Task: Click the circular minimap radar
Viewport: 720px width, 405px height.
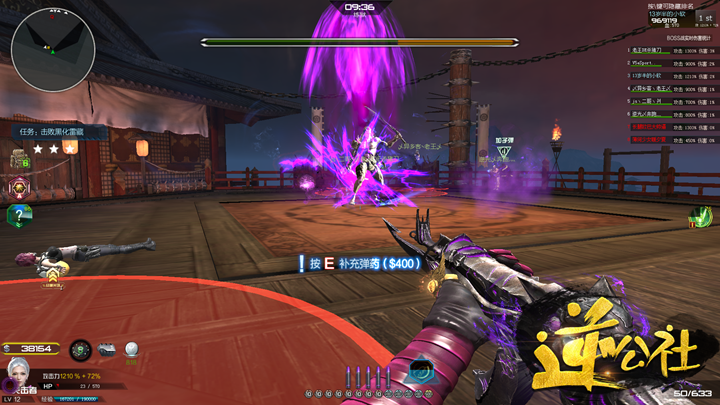Action: [x=53, y=46]
